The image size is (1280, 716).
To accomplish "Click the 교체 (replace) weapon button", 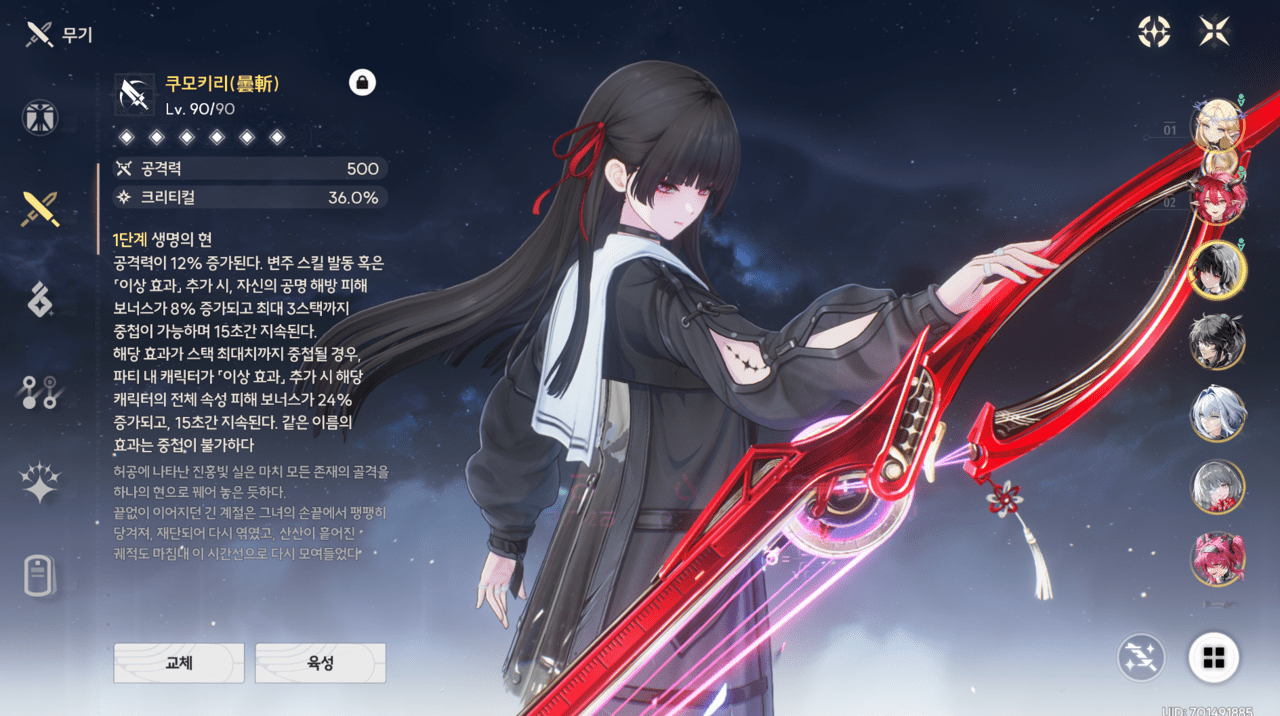I will (x=179, y=662).
